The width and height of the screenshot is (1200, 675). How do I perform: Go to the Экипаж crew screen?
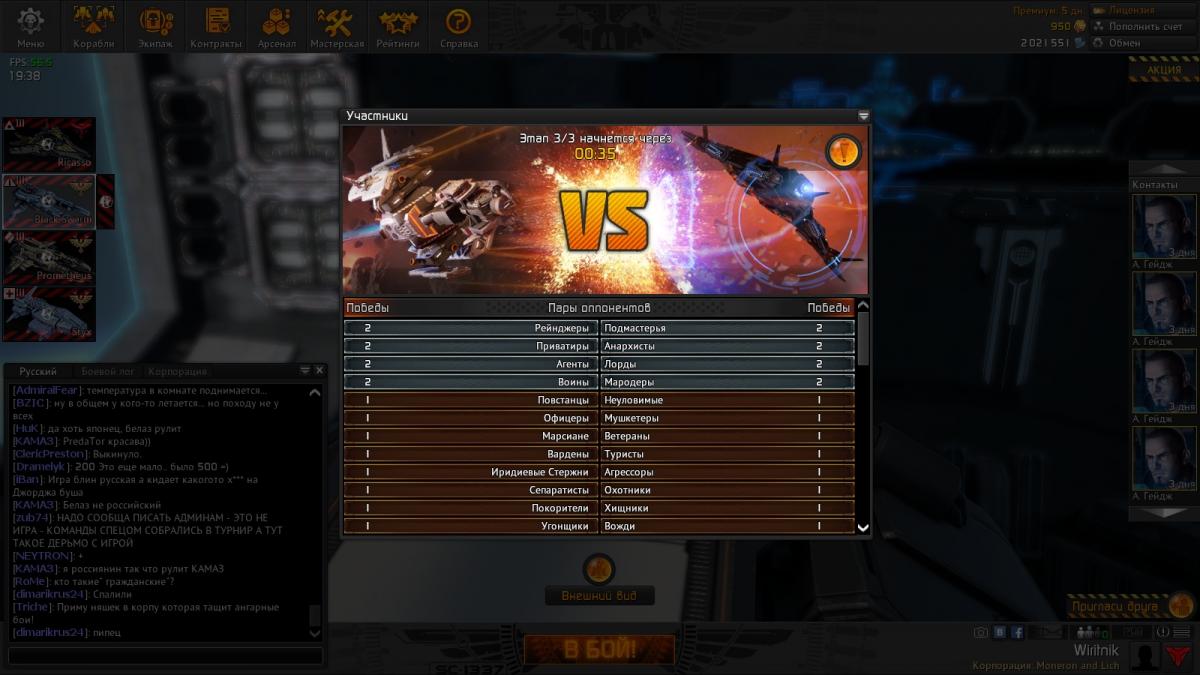click(156, 27)
